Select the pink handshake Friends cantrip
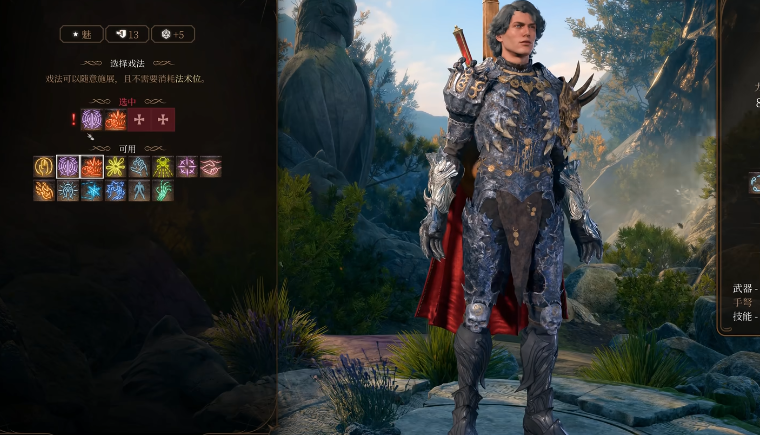The height and width of the screenshot is (435, 760). pos(211,167)
